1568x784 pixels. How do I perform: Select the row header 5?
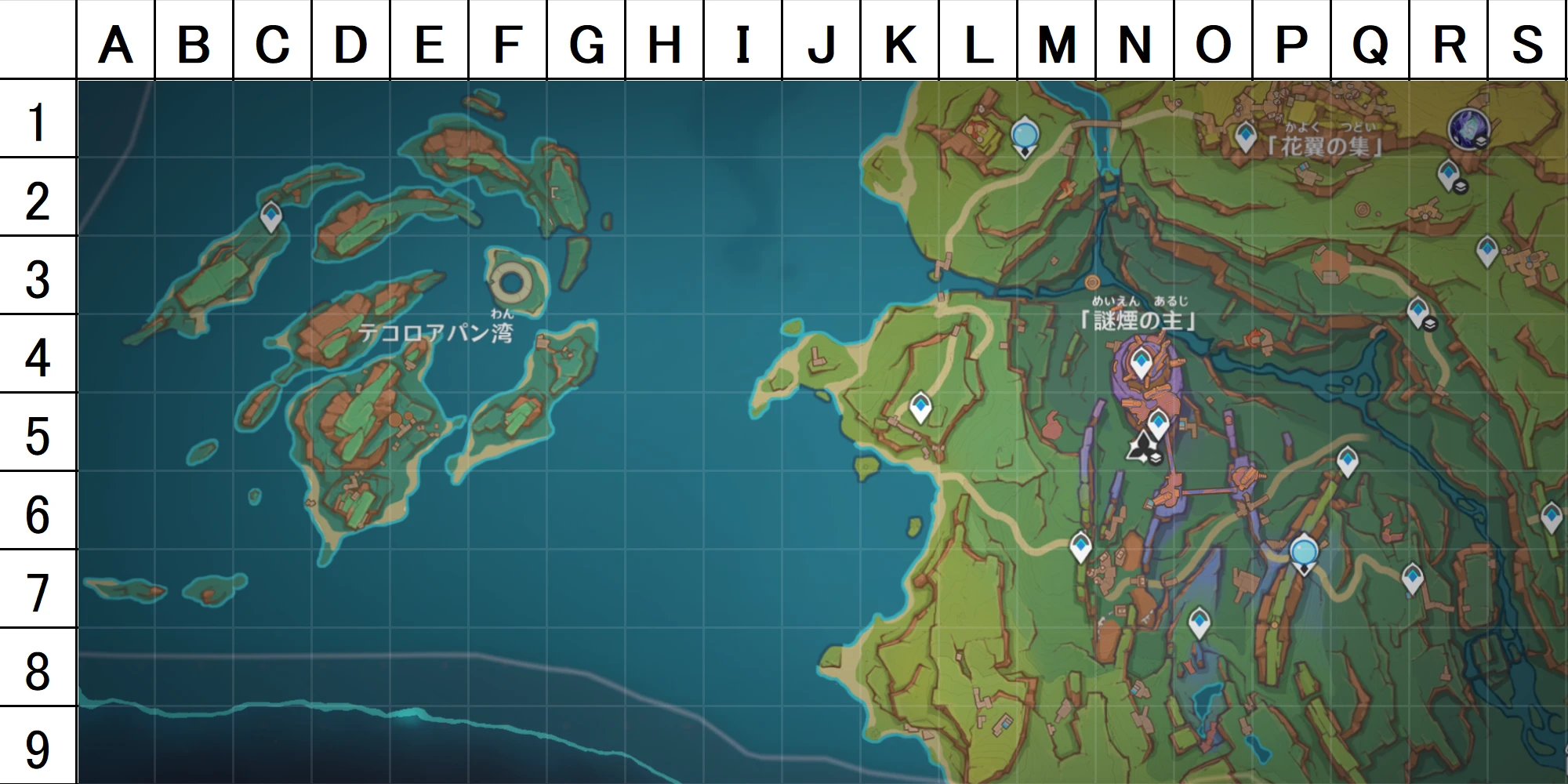tap(38, 428)
